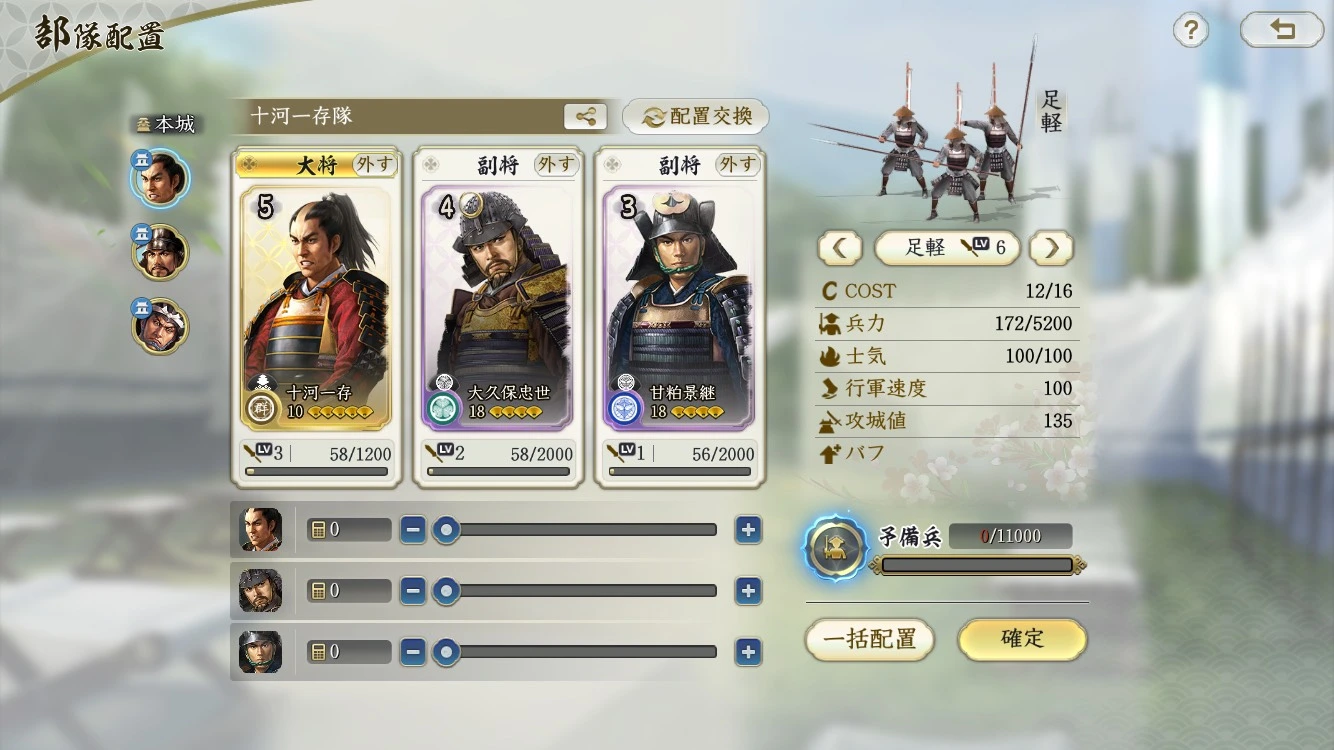Tap the 予備兵 reserve troops icon
This screenshot has width=1334, height=750.
(x=836, y=547)
